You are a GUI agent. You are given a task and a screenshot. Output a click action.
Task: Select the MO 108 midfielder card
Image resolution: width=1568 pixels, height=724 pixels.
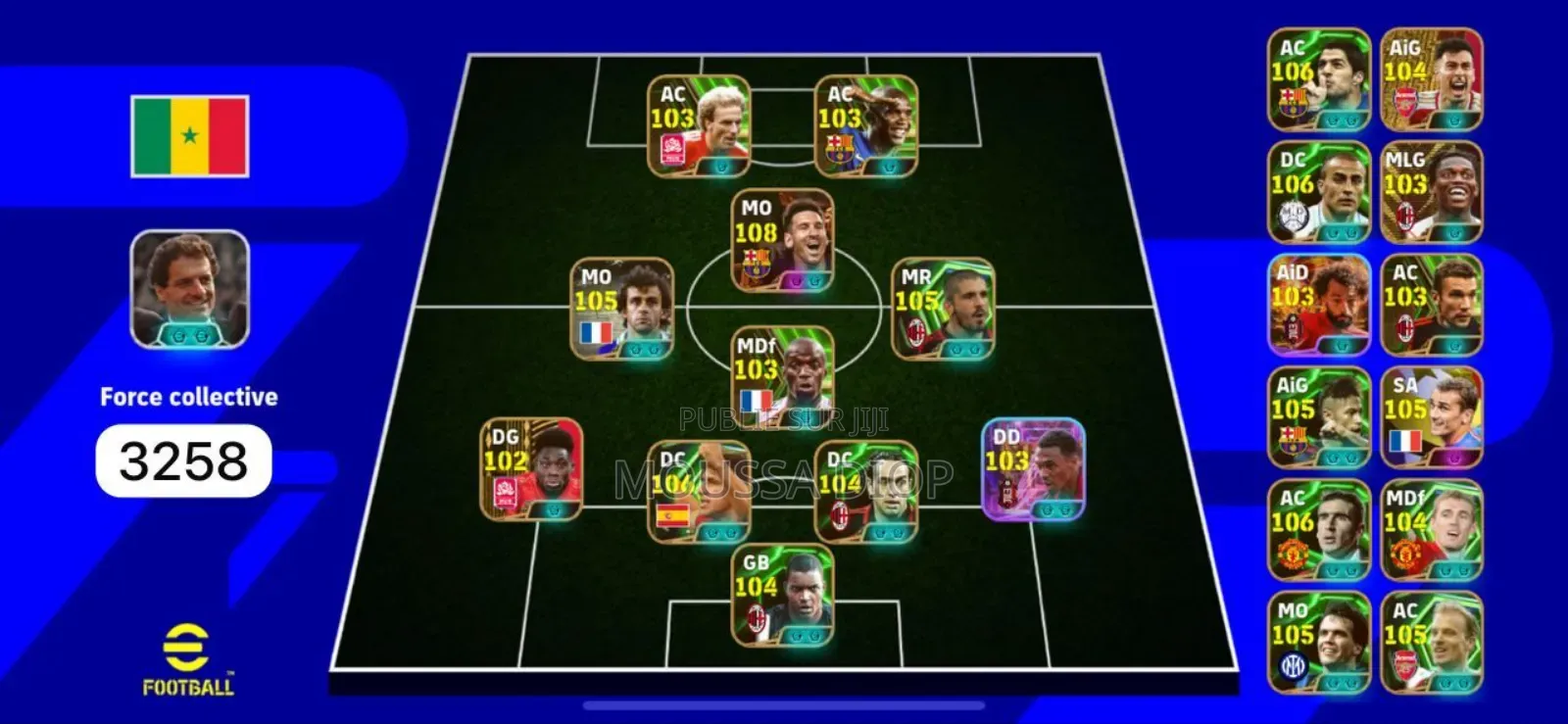(783, 241)
